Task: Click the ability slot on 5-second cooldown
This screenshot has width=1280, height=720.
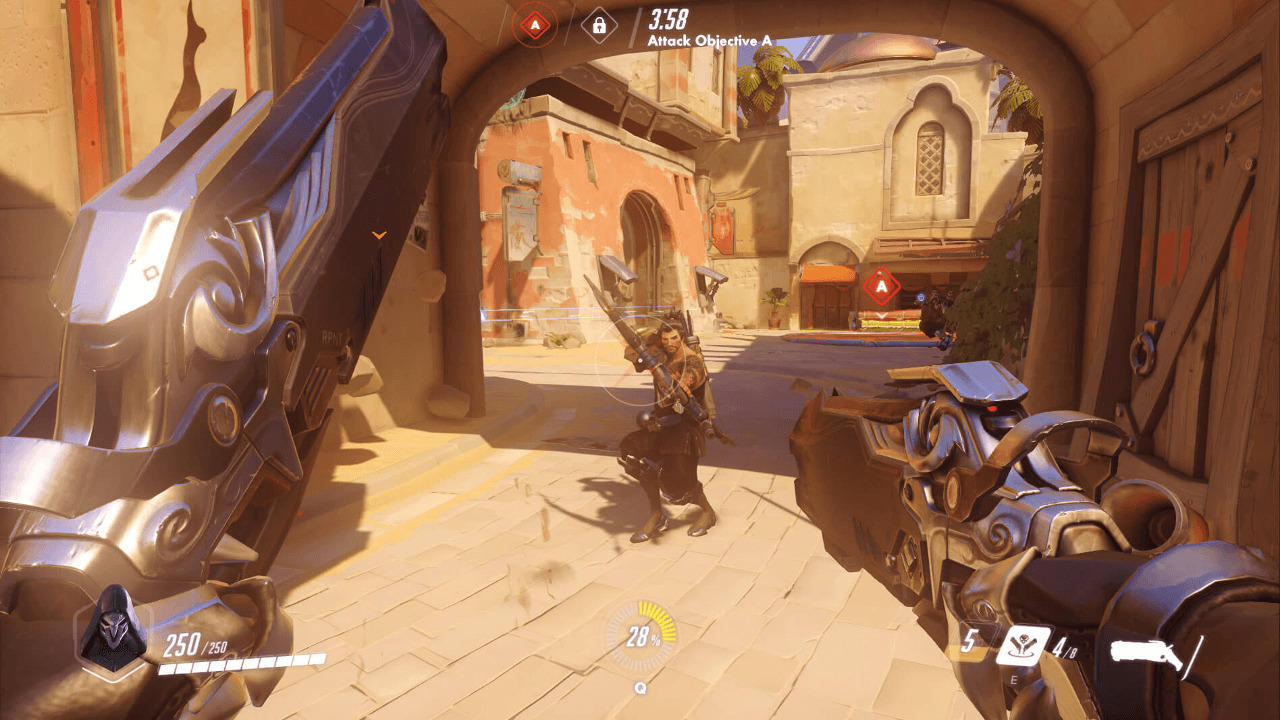Action: [x=968, y=643]
